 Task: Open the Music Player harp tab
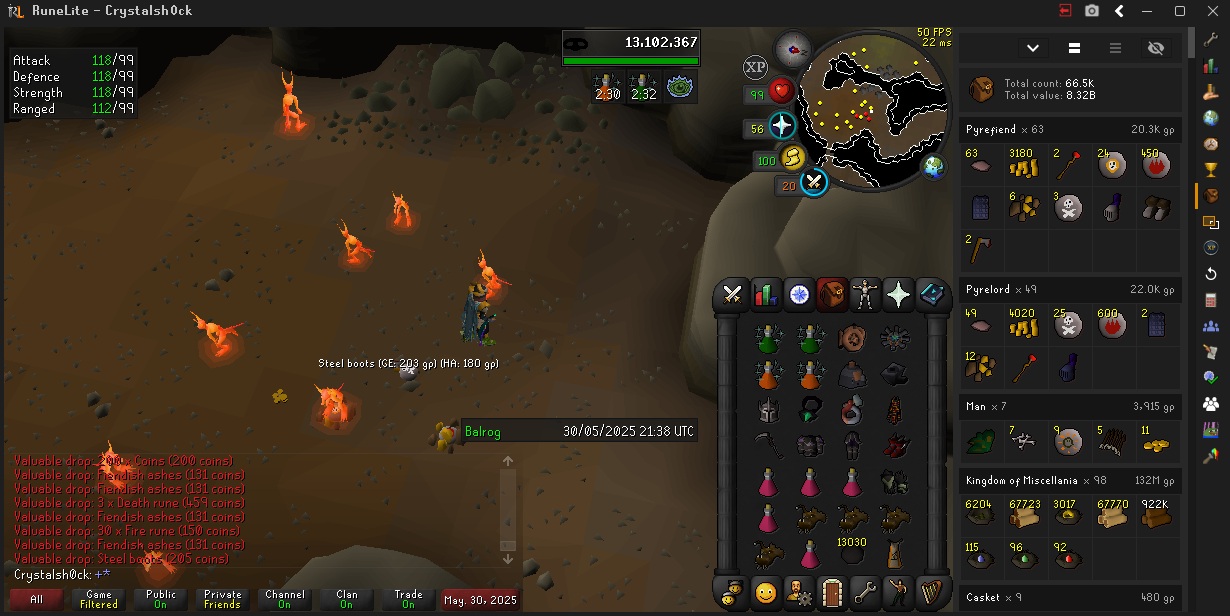tap(931, 592)
